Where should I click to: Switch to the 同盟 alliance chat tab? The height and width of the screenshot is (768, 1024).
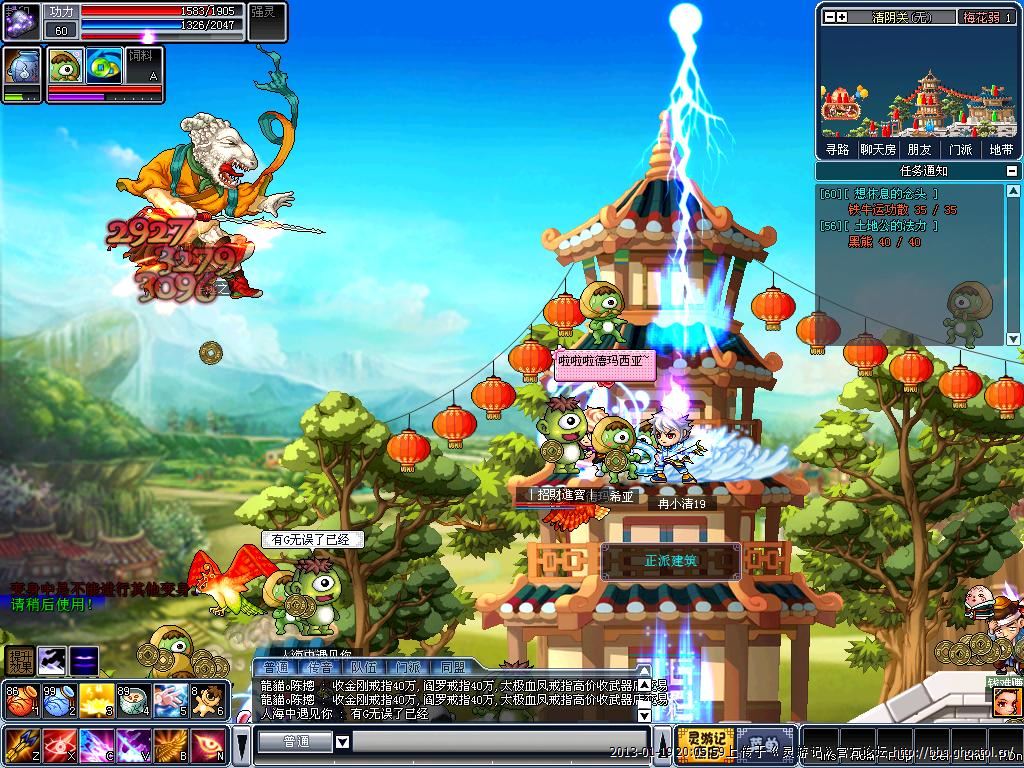[x=452, y=667]
